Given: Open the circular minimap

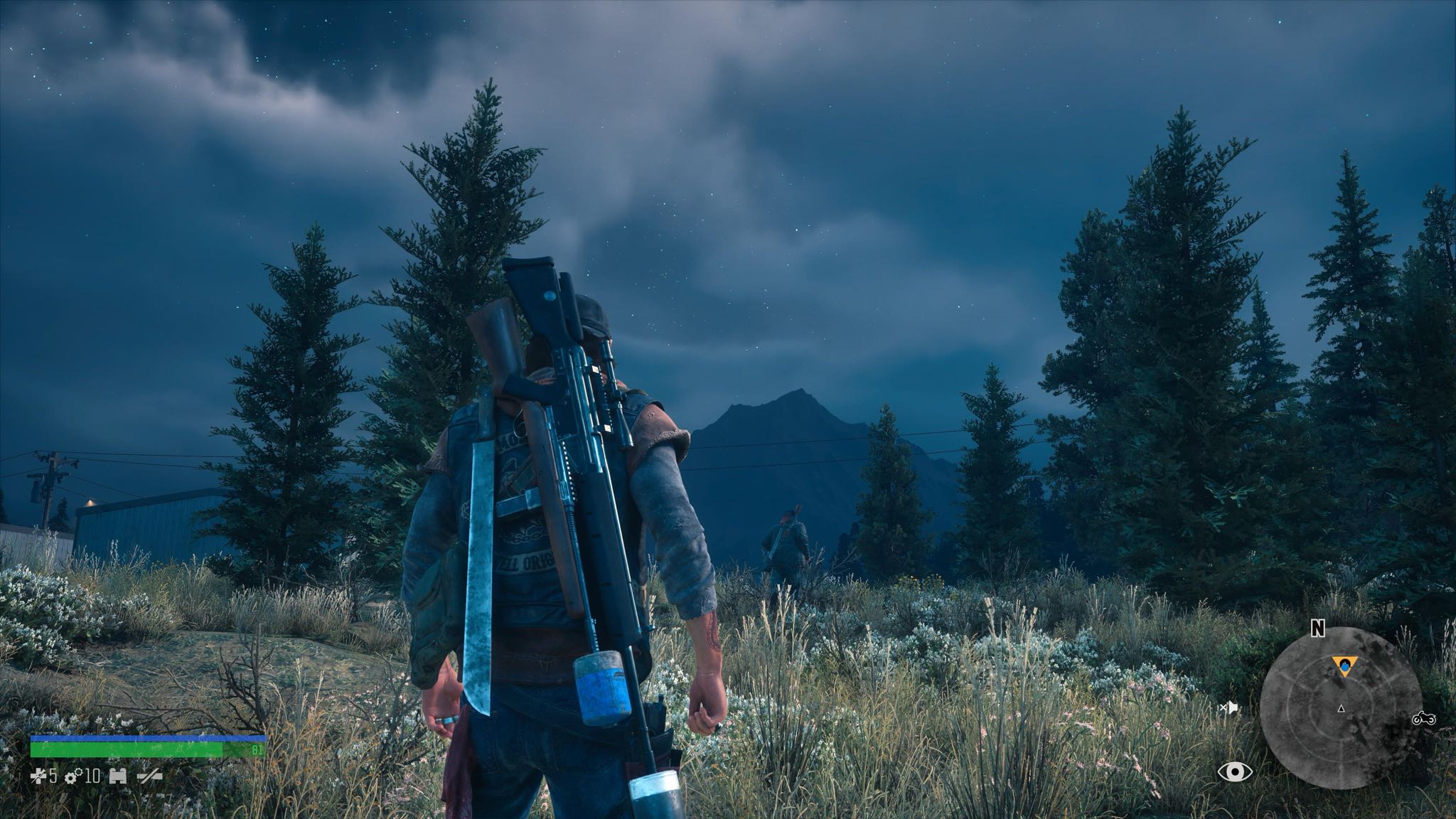Looking at the screenshot, I should point(1340,710).
